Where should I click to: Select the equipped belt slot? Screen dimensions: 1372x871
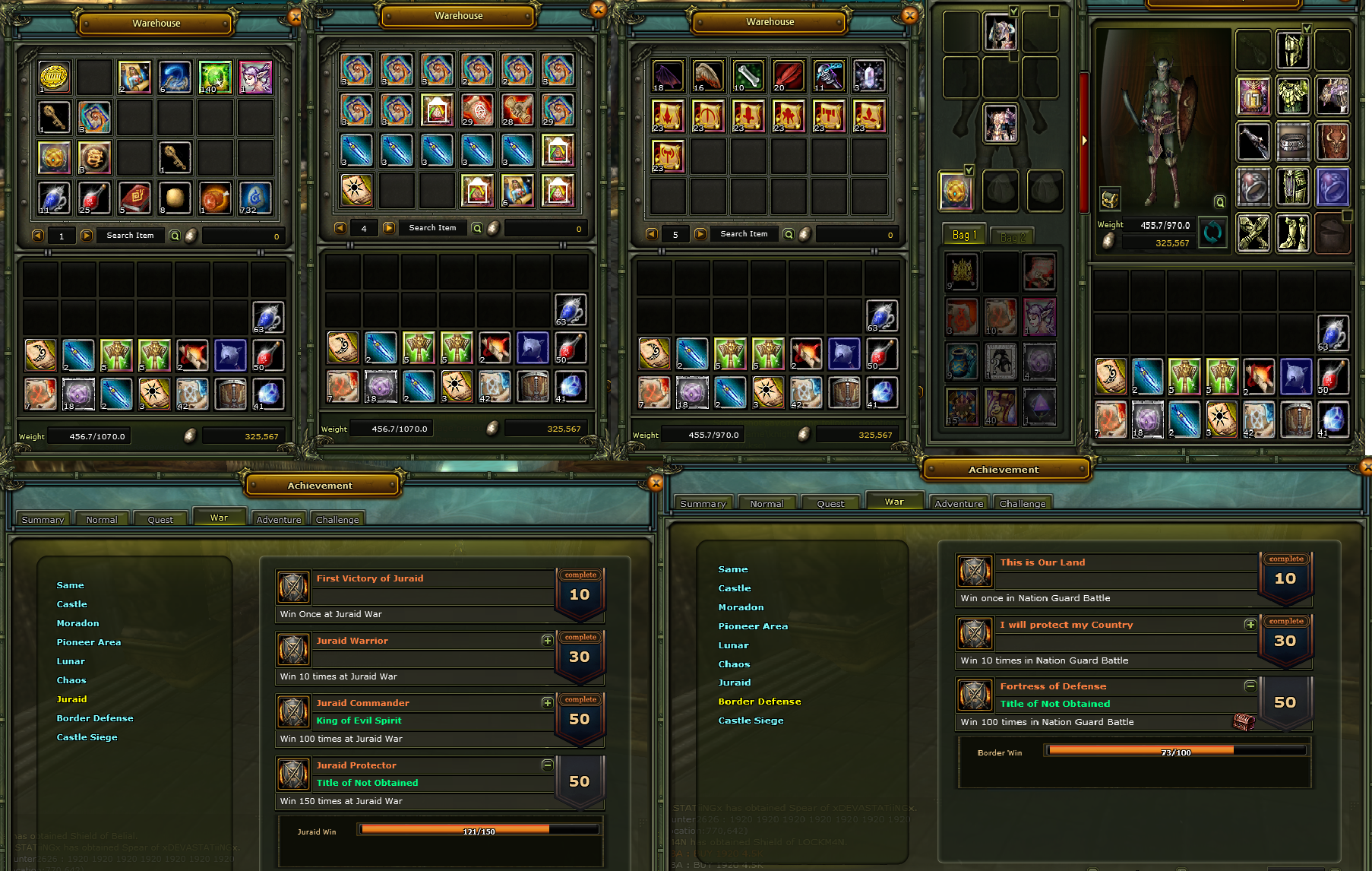click(1292, 141)
